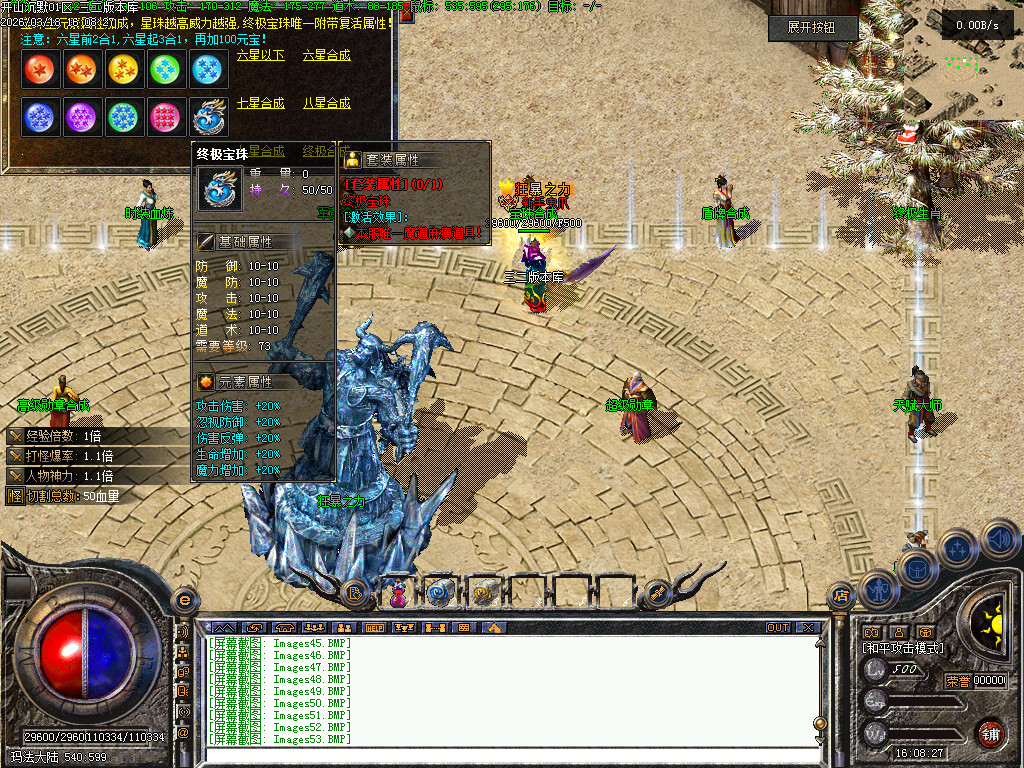
Task: Open the bag round button
Action: (x=916, y=568)
